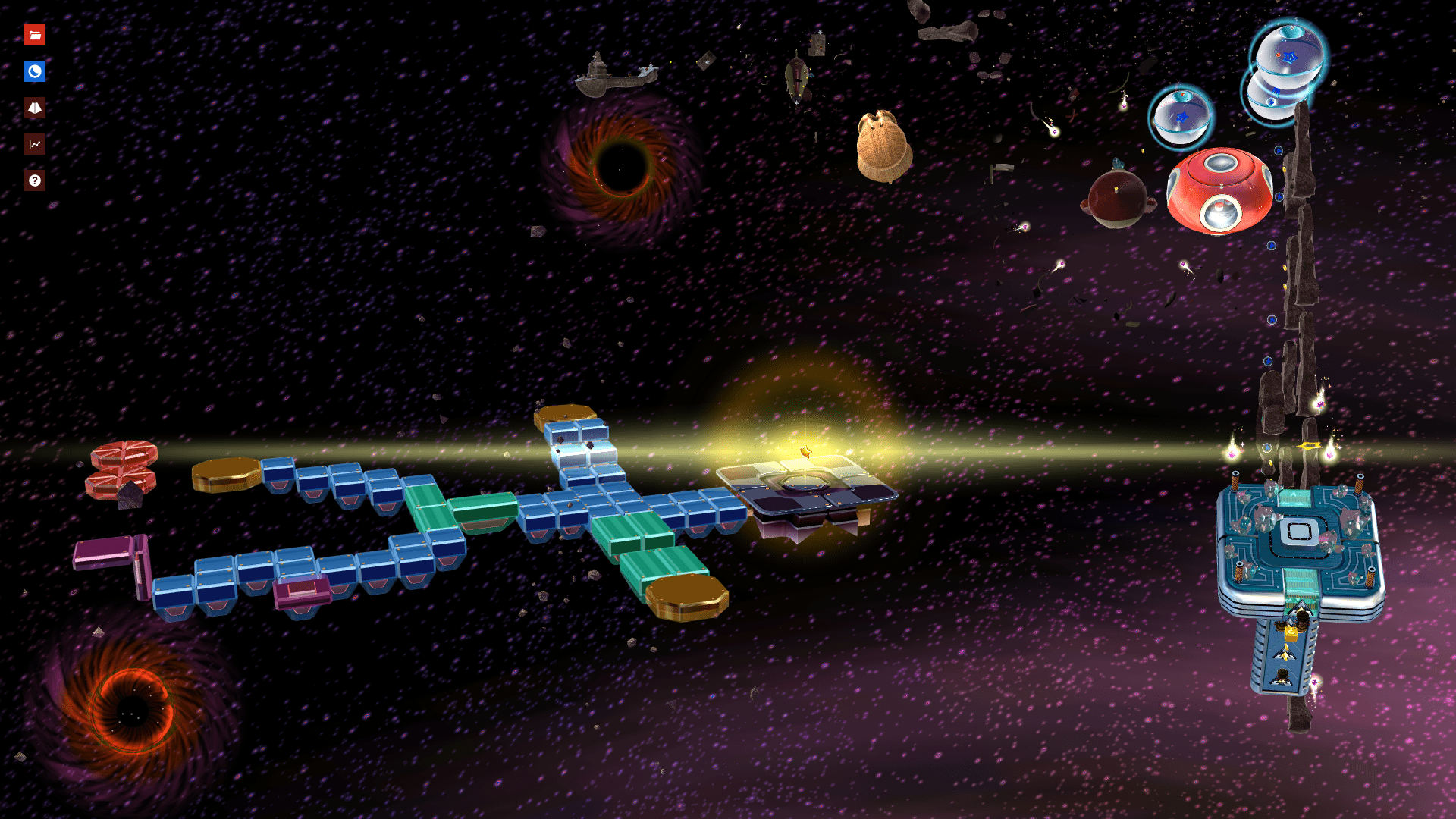Click the white frustum shape icon
The width and height of the screenshot is (1456, 819).
35,108
